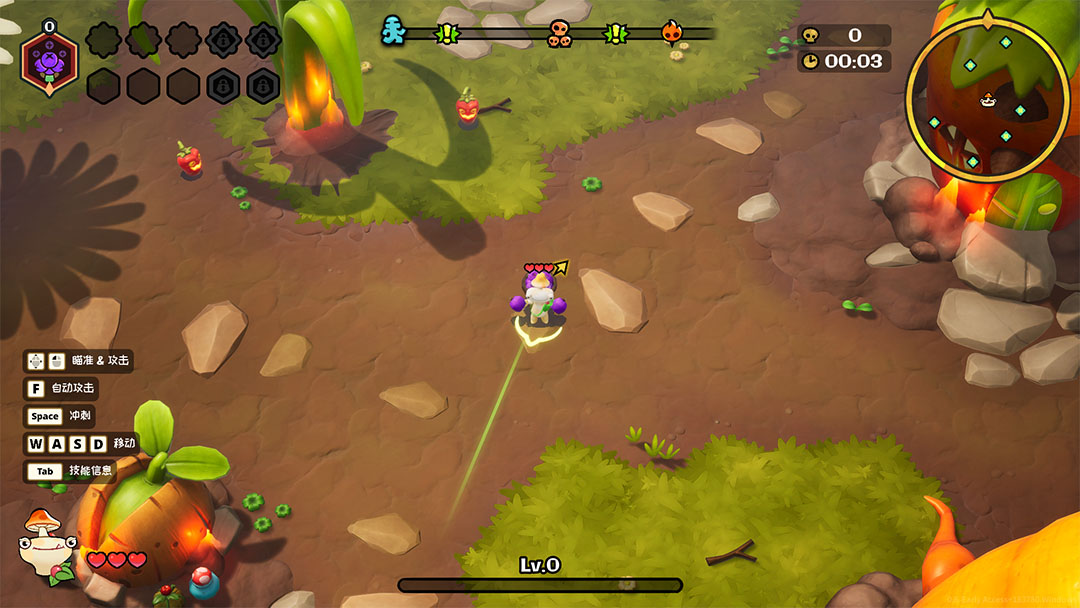
Task: Select the purple flower skill hexagon
Action: [x=49, y=62]
